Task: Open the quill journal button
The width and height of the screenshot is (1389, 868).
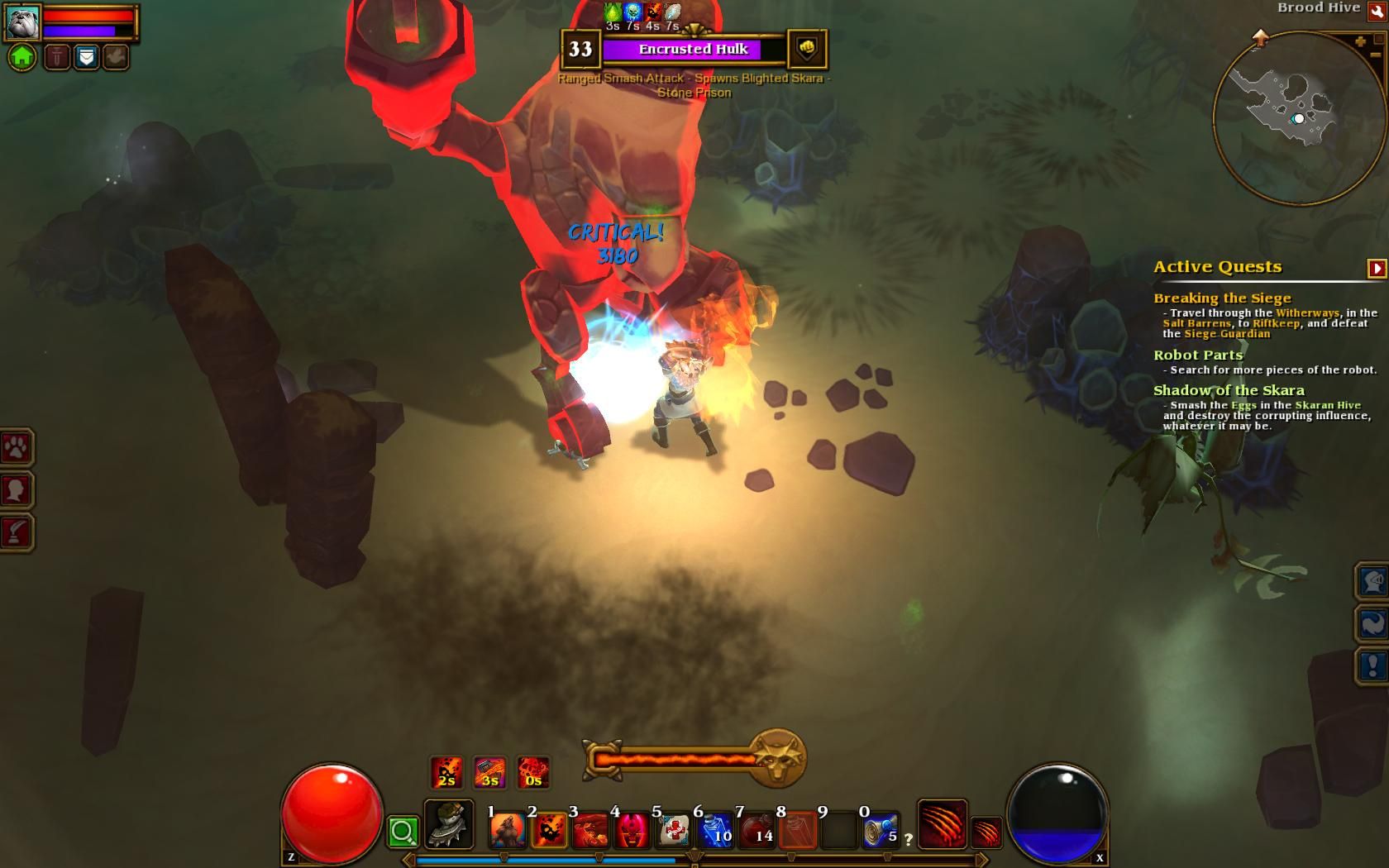Action: pyautogui.click(x=17, y=532)
